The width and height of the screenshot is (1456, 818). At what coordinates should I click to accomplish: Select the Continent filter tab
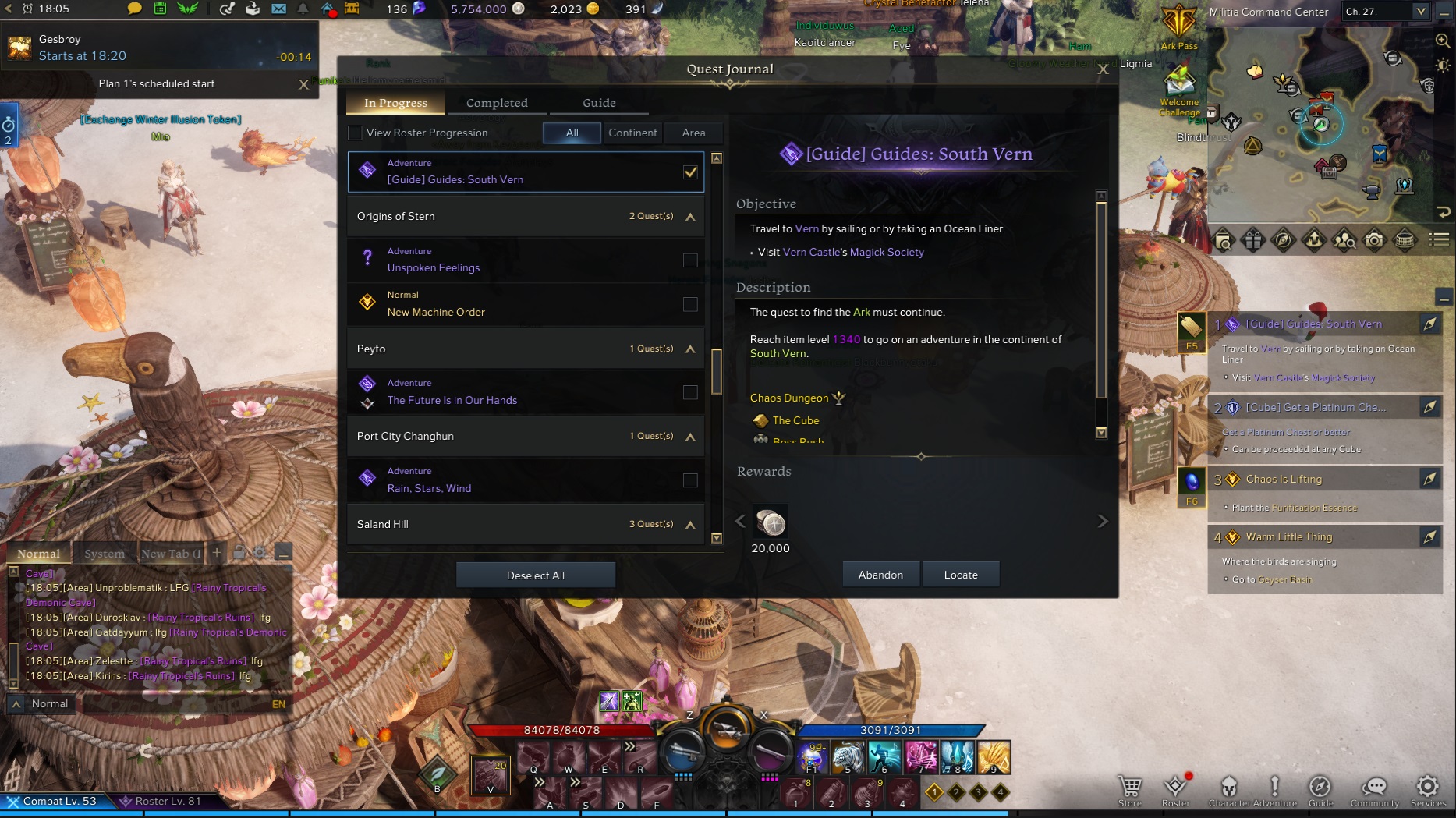click(632, 133)
